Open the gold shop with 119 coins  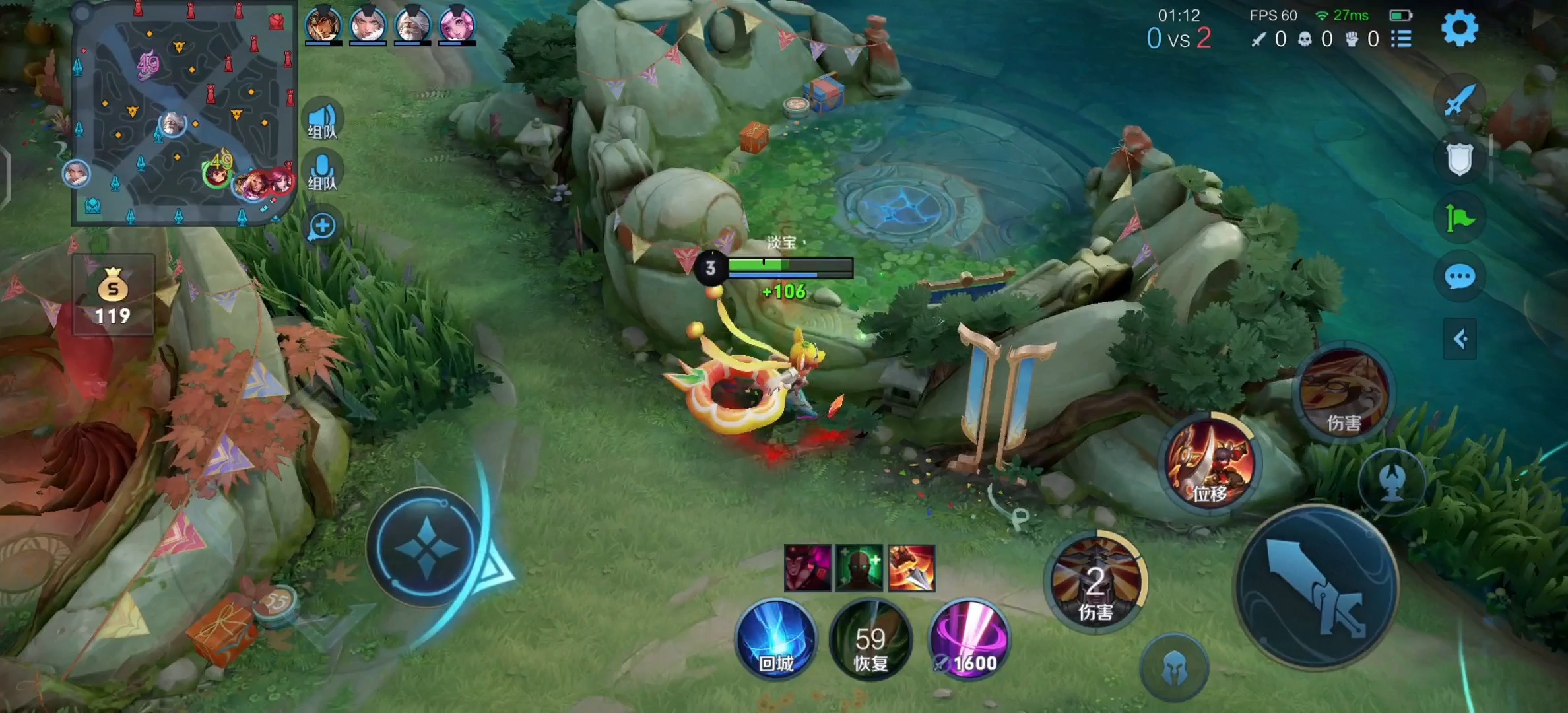tap(113, 295)
